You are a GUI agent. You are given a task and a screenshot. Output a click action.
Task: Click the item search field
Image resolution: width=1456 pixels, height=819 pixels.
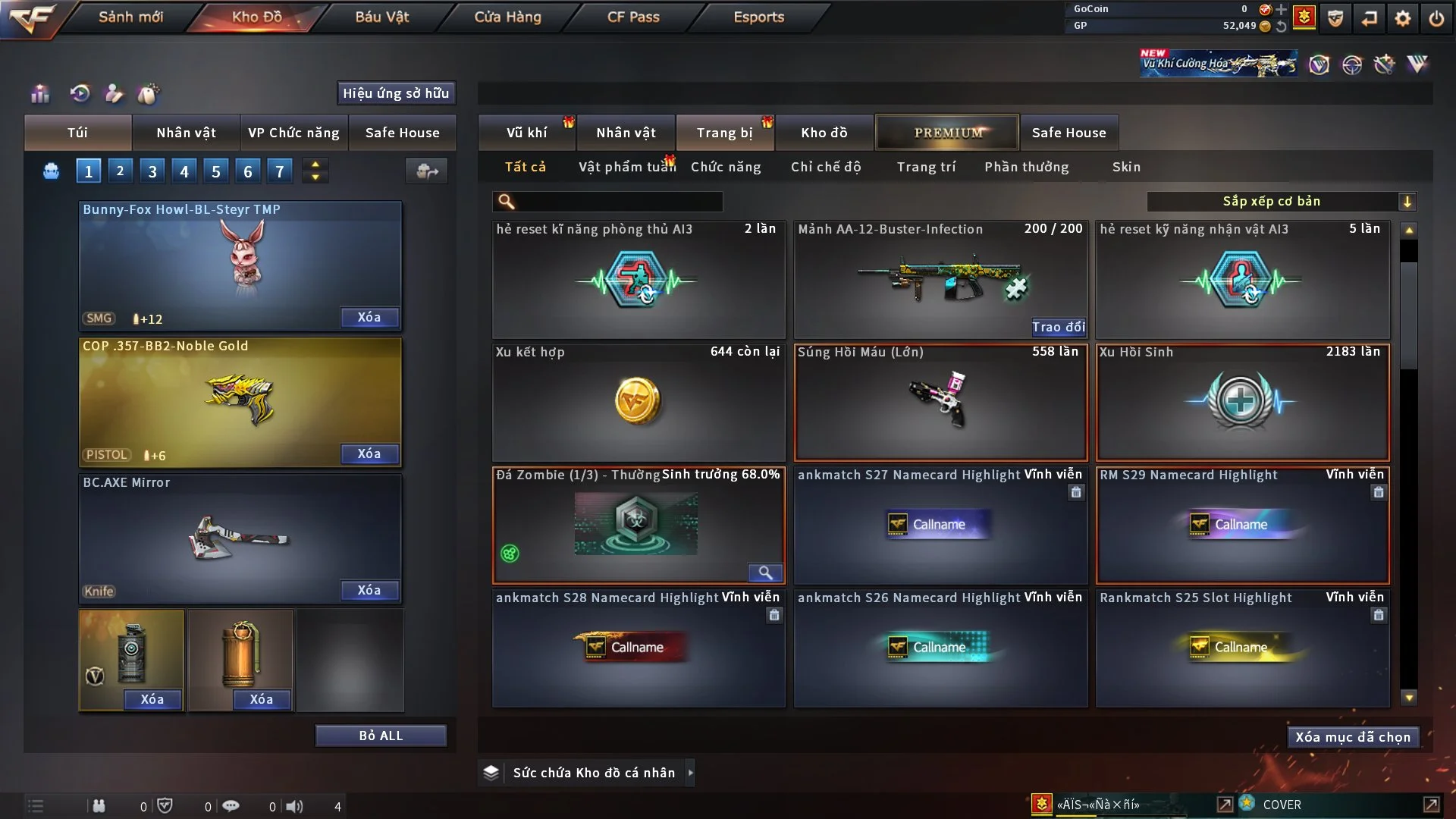click(x=618, y=202)
